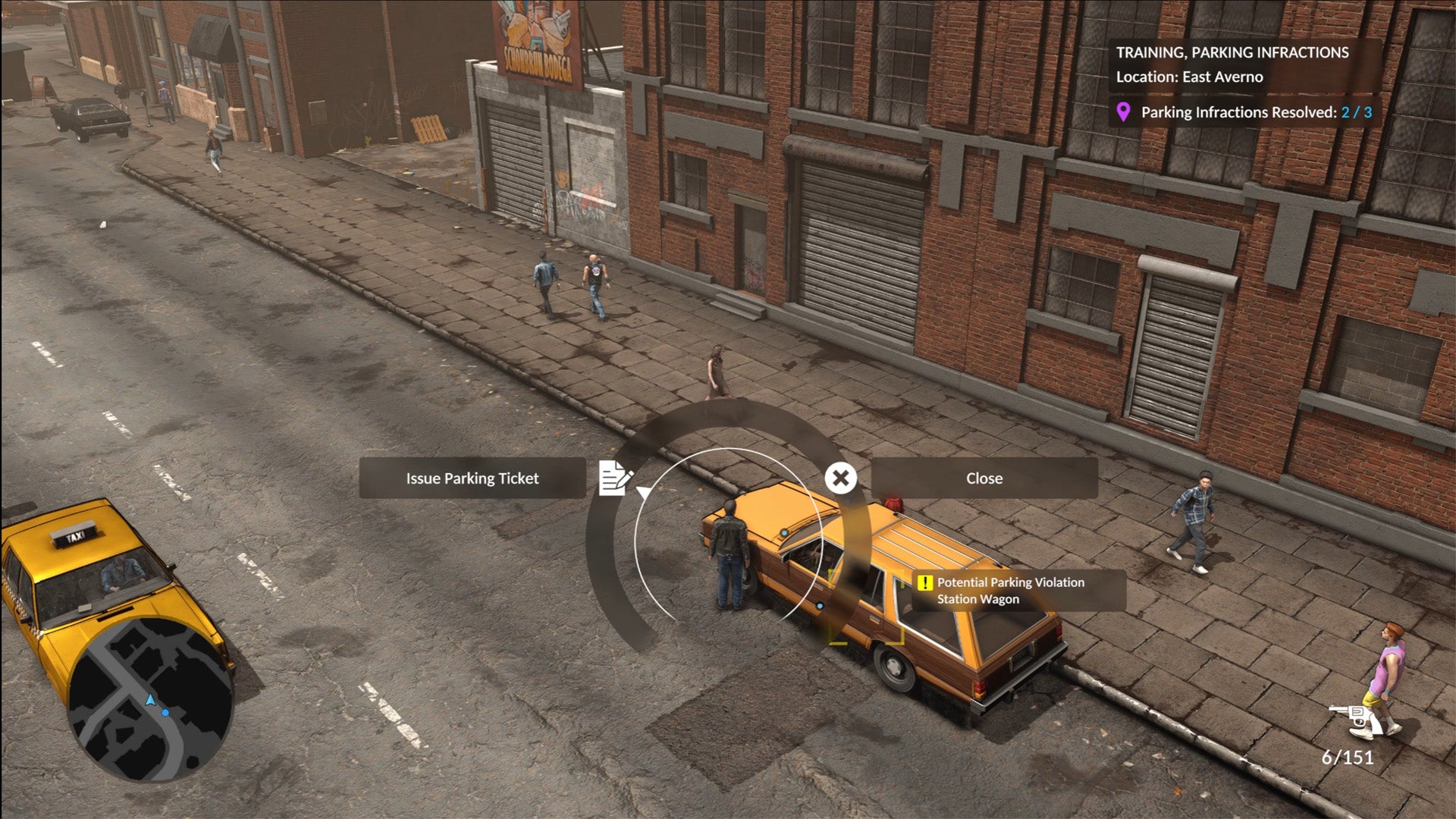Choose Close on the radial menu
The height and width of the screenshot is (819, 1456).
[984, 478]
